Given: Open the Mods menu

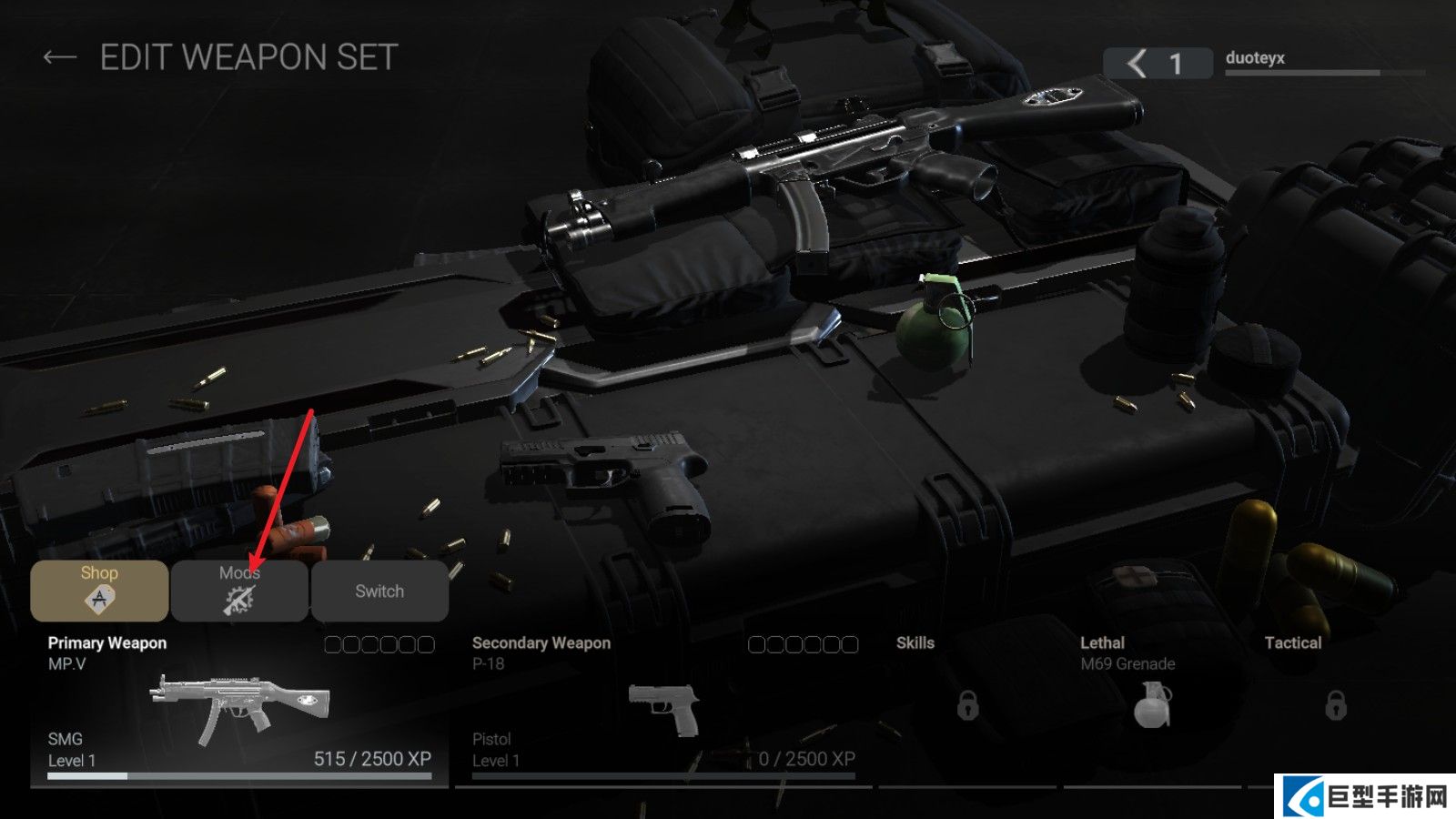Looking at the screenshot, I should point(239,591).
